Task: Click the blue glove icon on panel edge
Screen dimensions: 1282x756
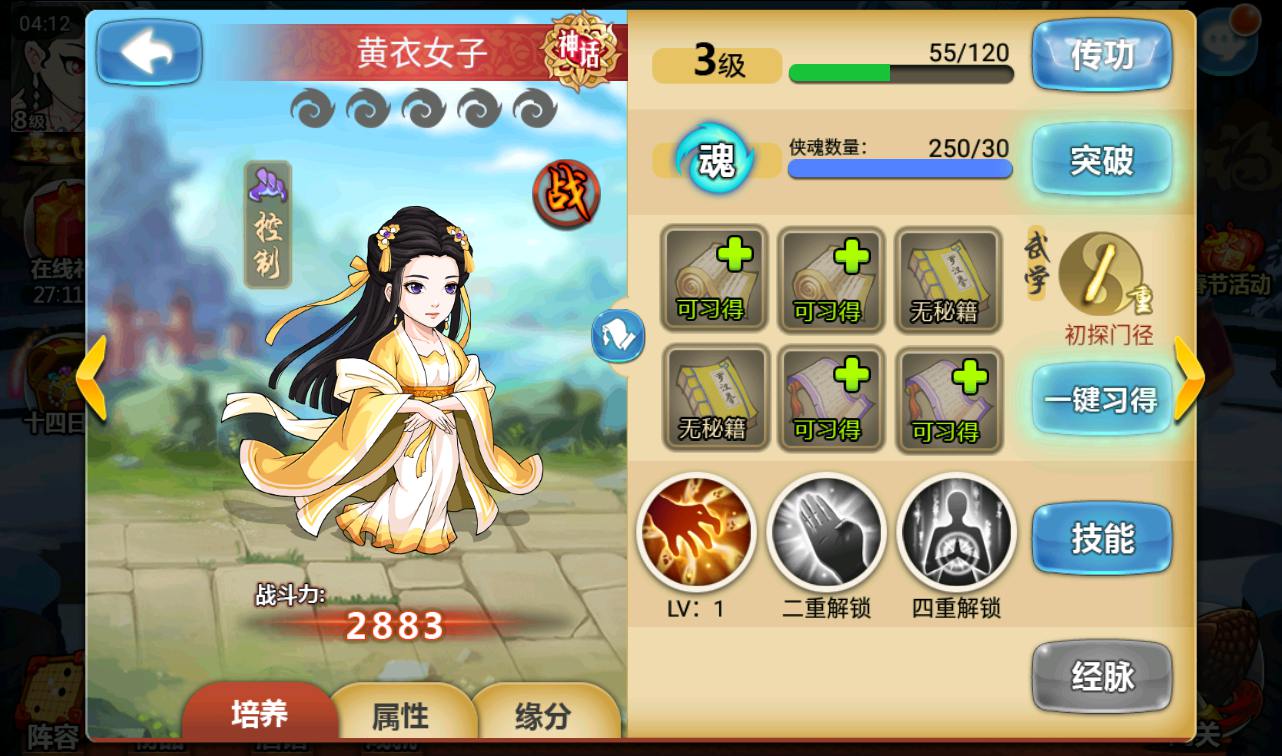Action: click(617, 335)
